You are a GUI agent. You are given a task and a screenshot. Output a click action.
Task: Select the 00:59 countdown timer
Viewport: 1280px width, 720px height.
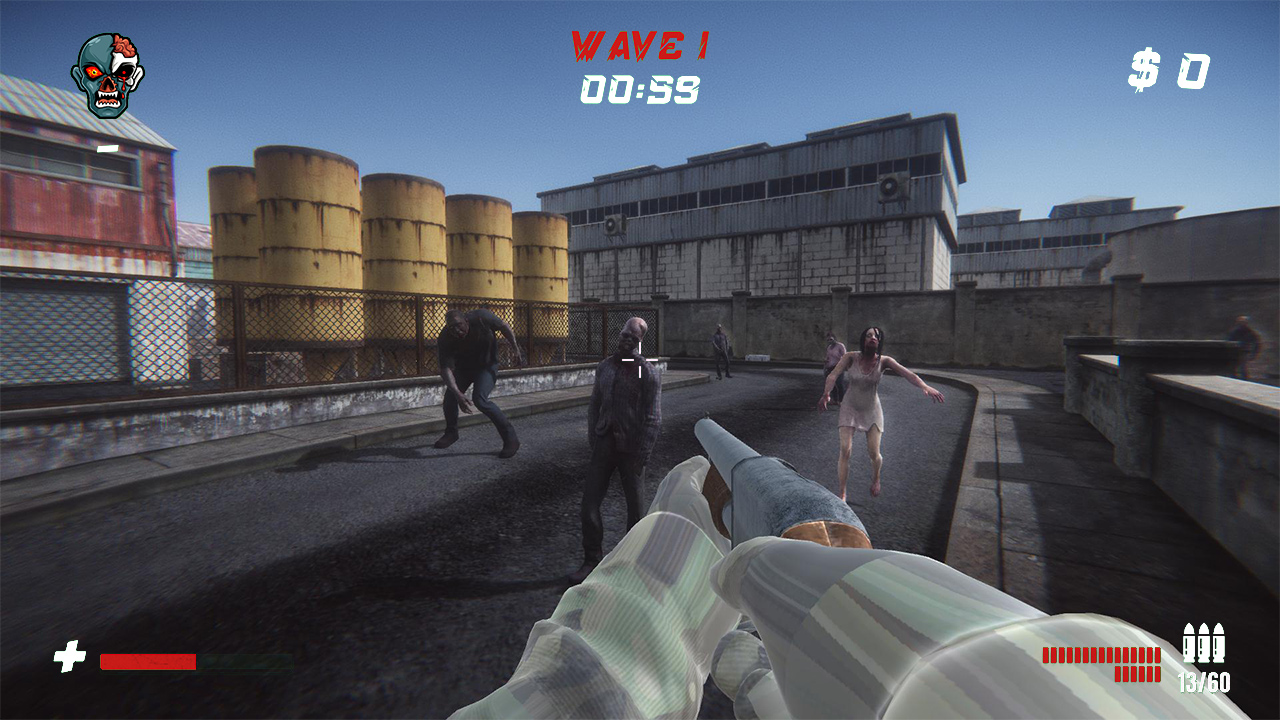click(x=640, y=89)
